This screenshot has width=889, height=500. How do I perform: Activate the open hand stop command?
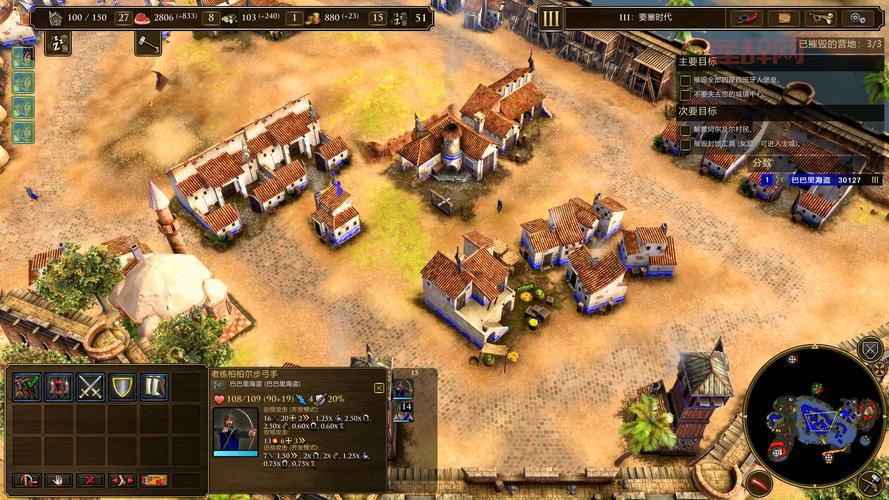[58, 480]
